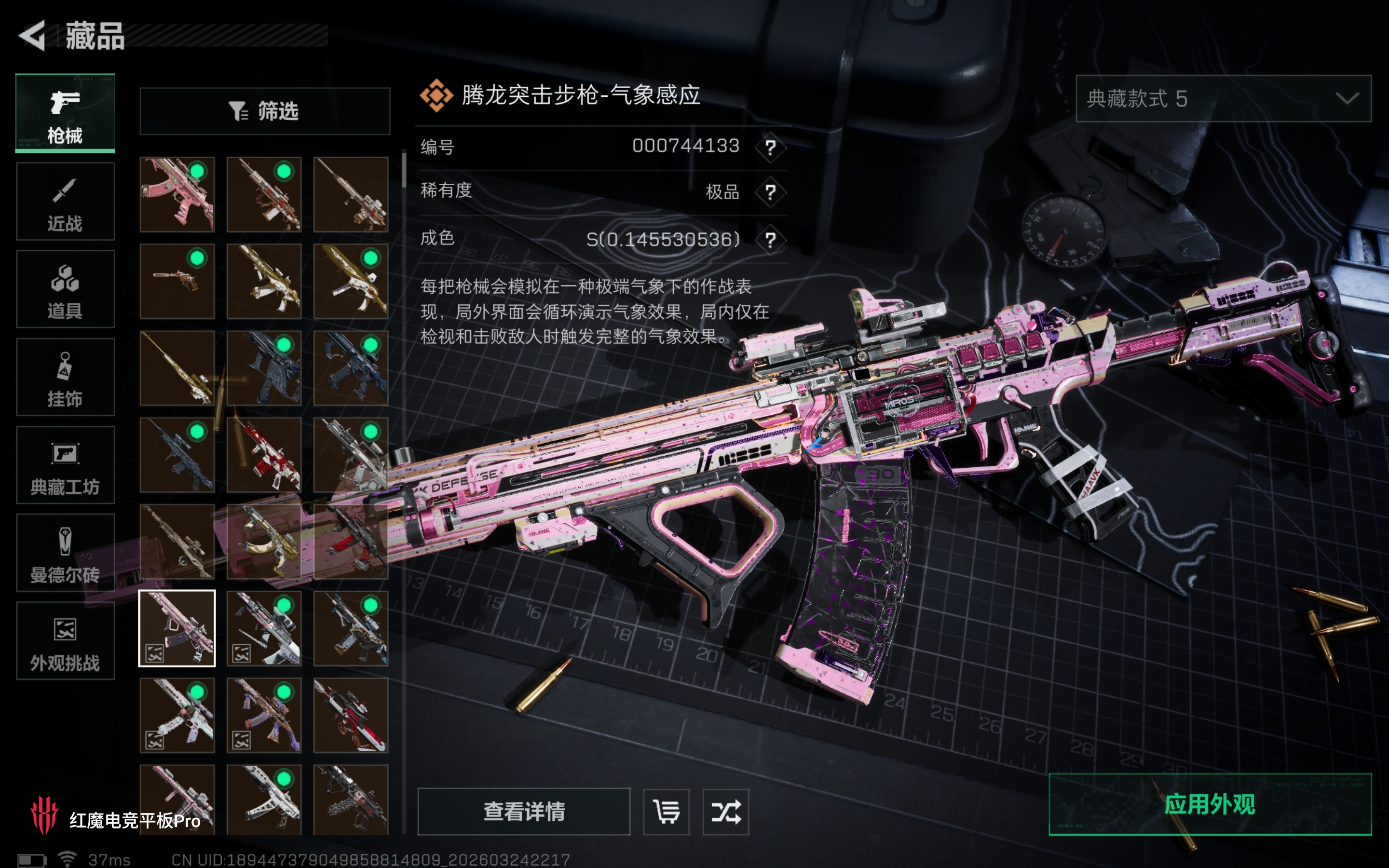Select the 道具 items category

65,289
